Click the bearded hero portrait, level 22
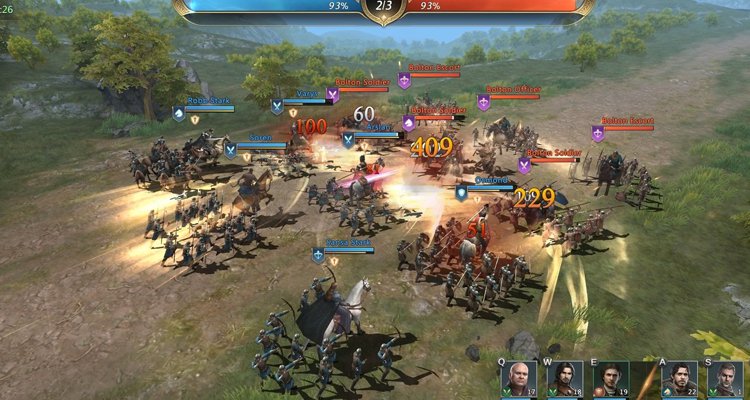750x400 pixels. click(x=680, y=380)
